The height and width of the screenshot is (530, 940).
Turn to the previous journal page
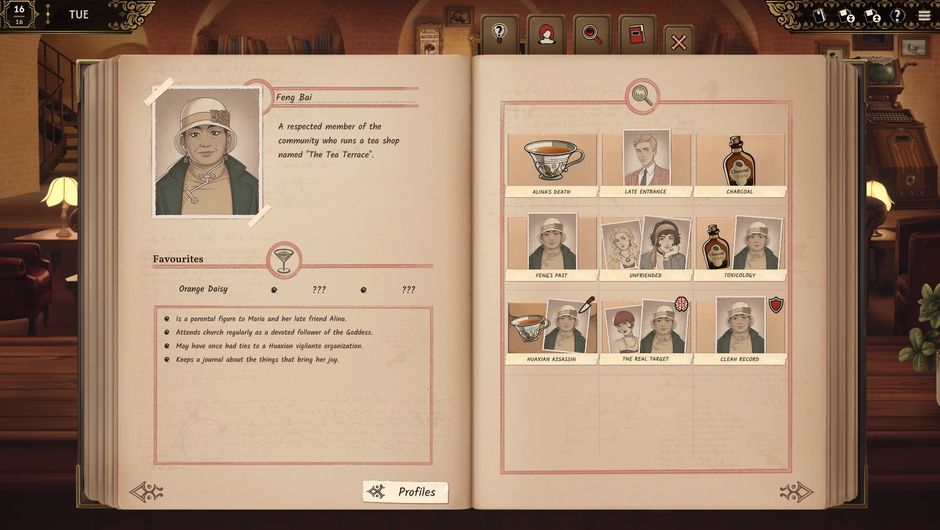146,492
